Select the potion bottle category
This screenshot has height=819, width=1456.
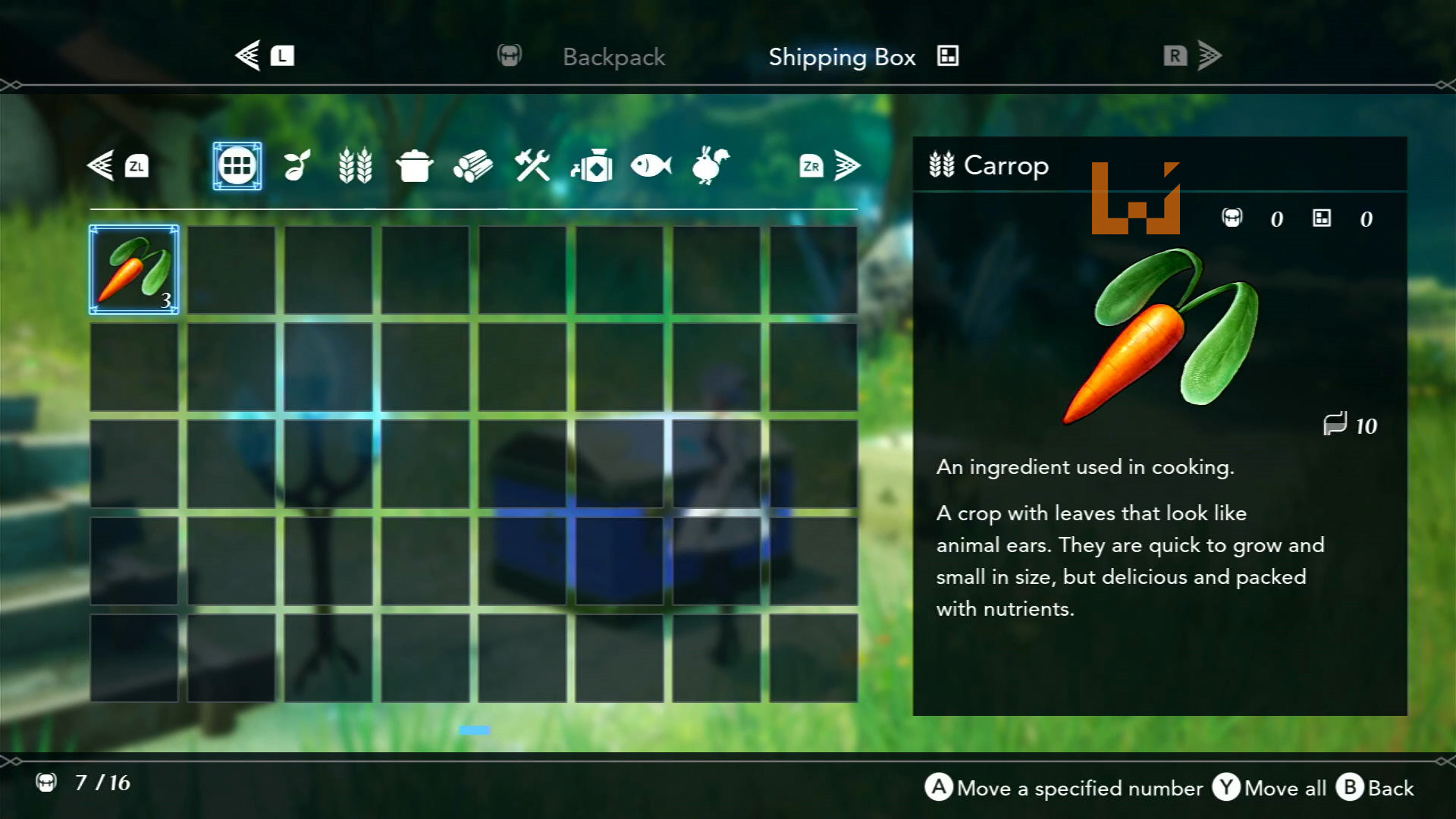tap(591, 165)
